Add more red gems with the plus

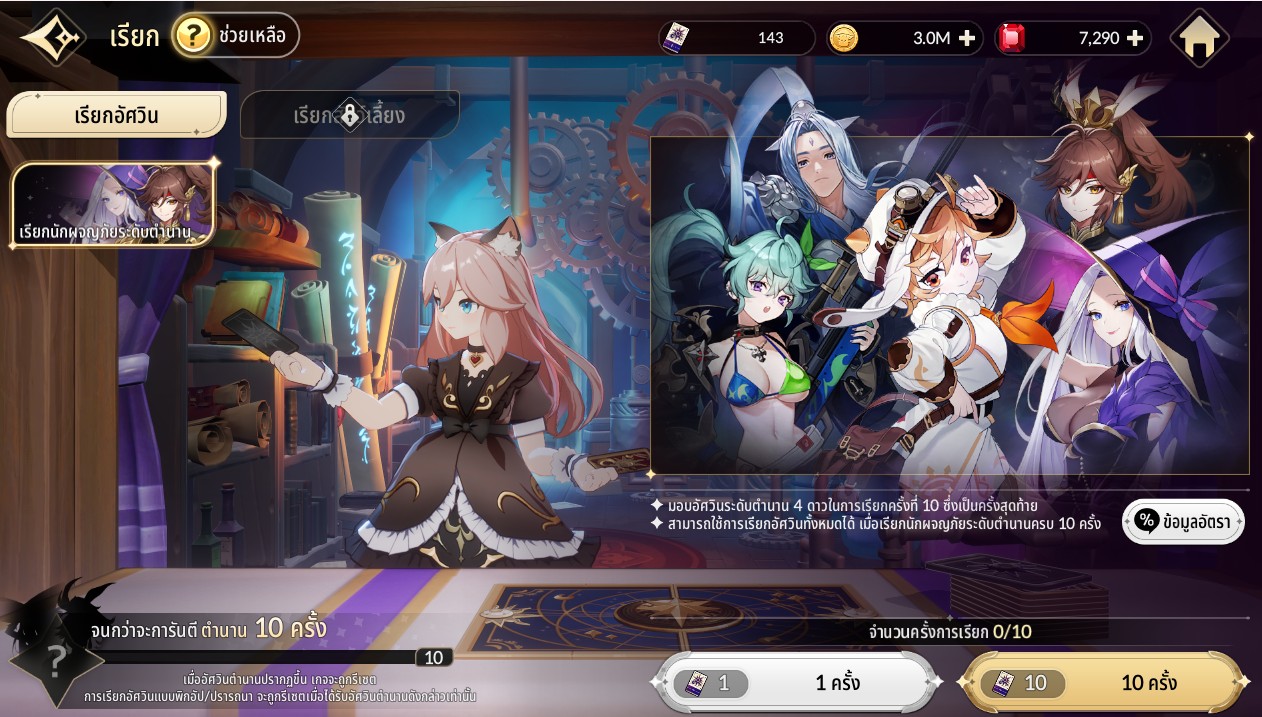(1135, 39)
